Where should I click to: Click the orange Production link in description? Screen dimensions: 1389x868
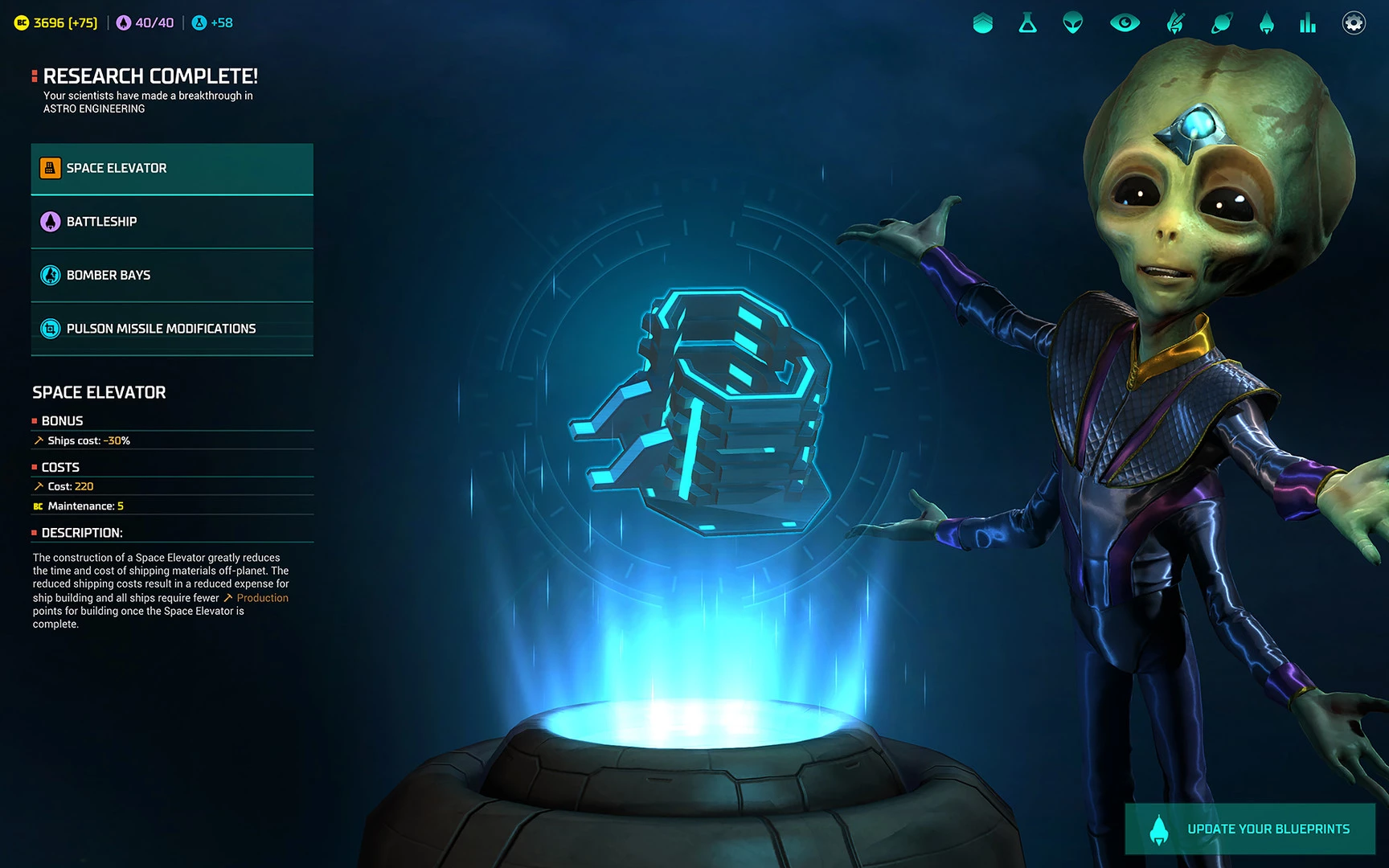click(x=262, y=598)
